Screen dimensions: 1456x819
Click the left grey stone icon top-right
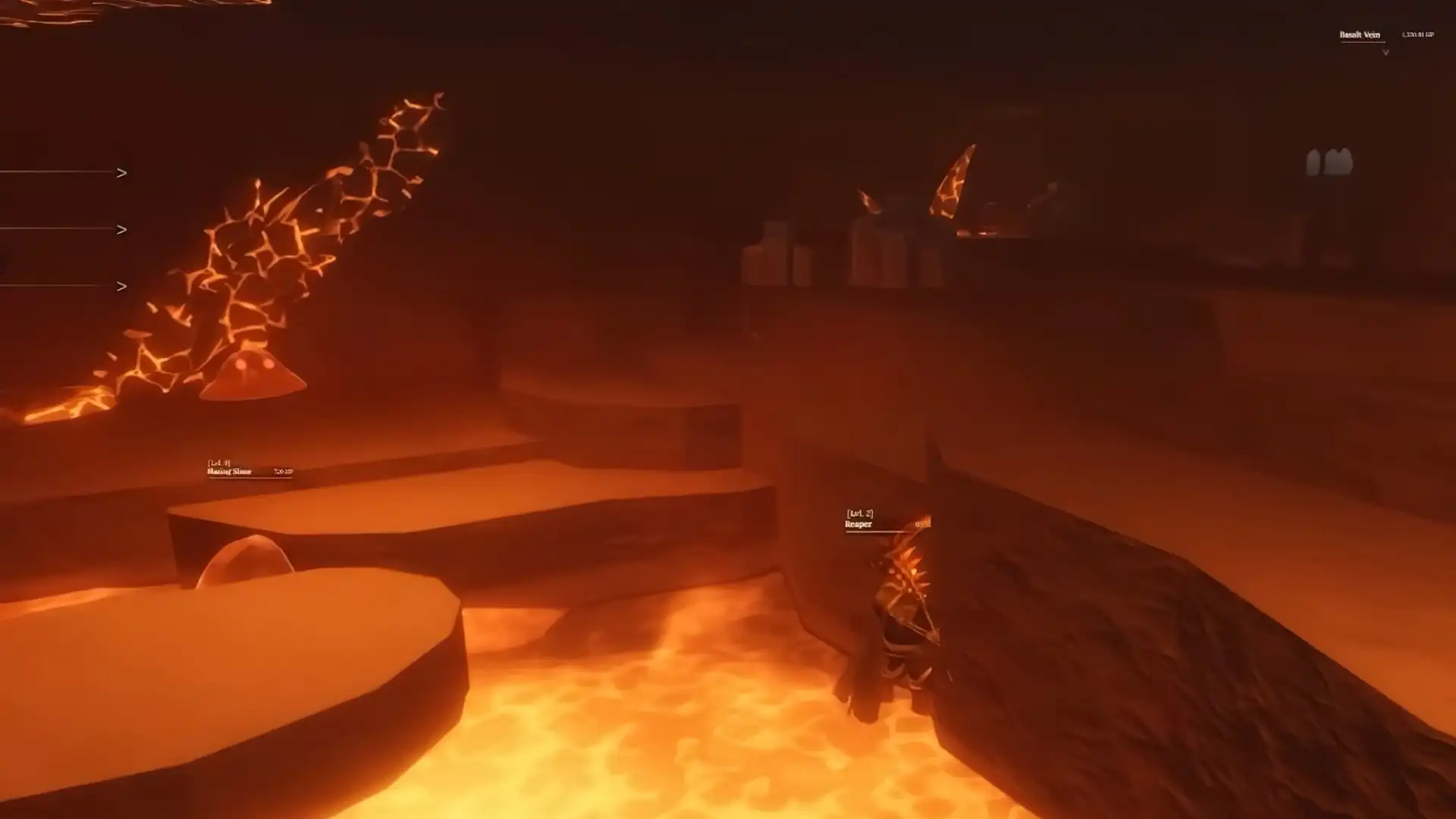click(x=1313, y=163)
